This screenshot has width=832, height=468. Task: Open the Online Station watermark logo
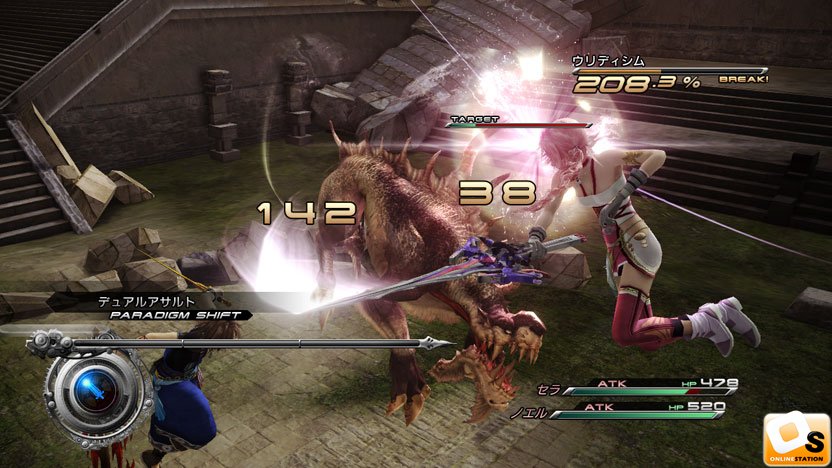coord(796,438)
